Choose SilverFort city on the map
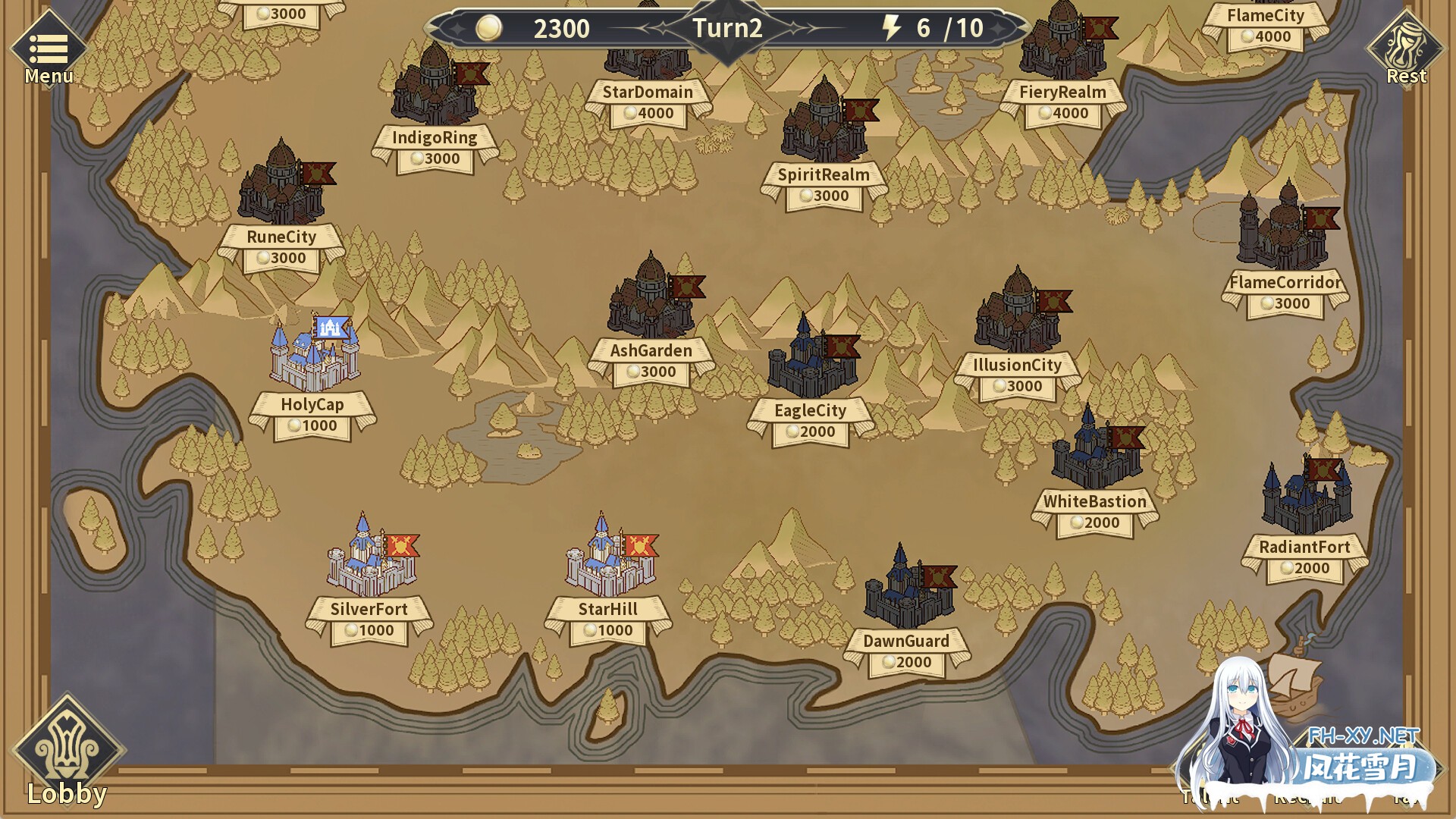Viewport: 1456px width, 819px height. (370, 557)
